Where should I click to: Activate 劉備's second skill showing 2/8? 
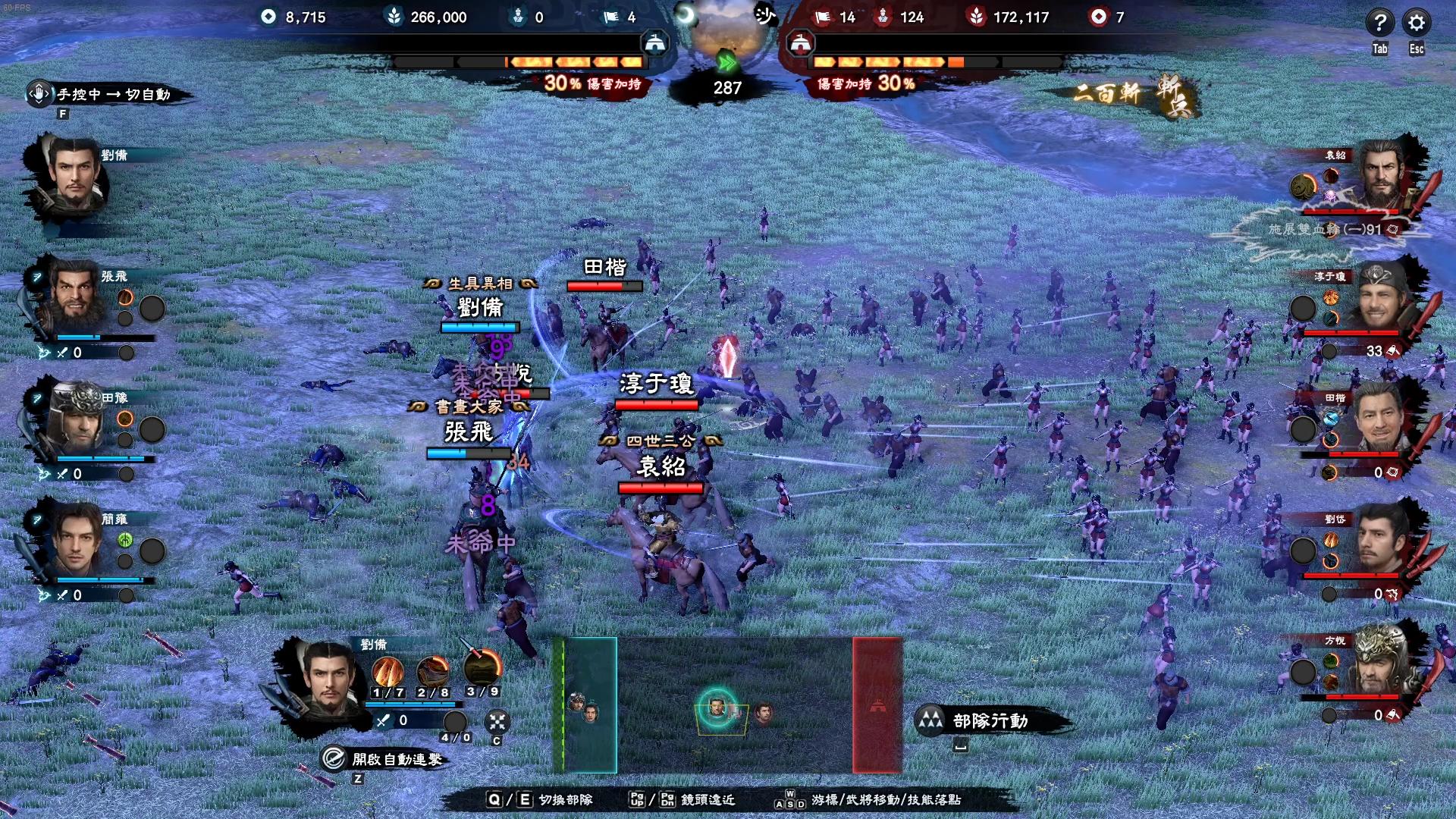tap(433, 670)
